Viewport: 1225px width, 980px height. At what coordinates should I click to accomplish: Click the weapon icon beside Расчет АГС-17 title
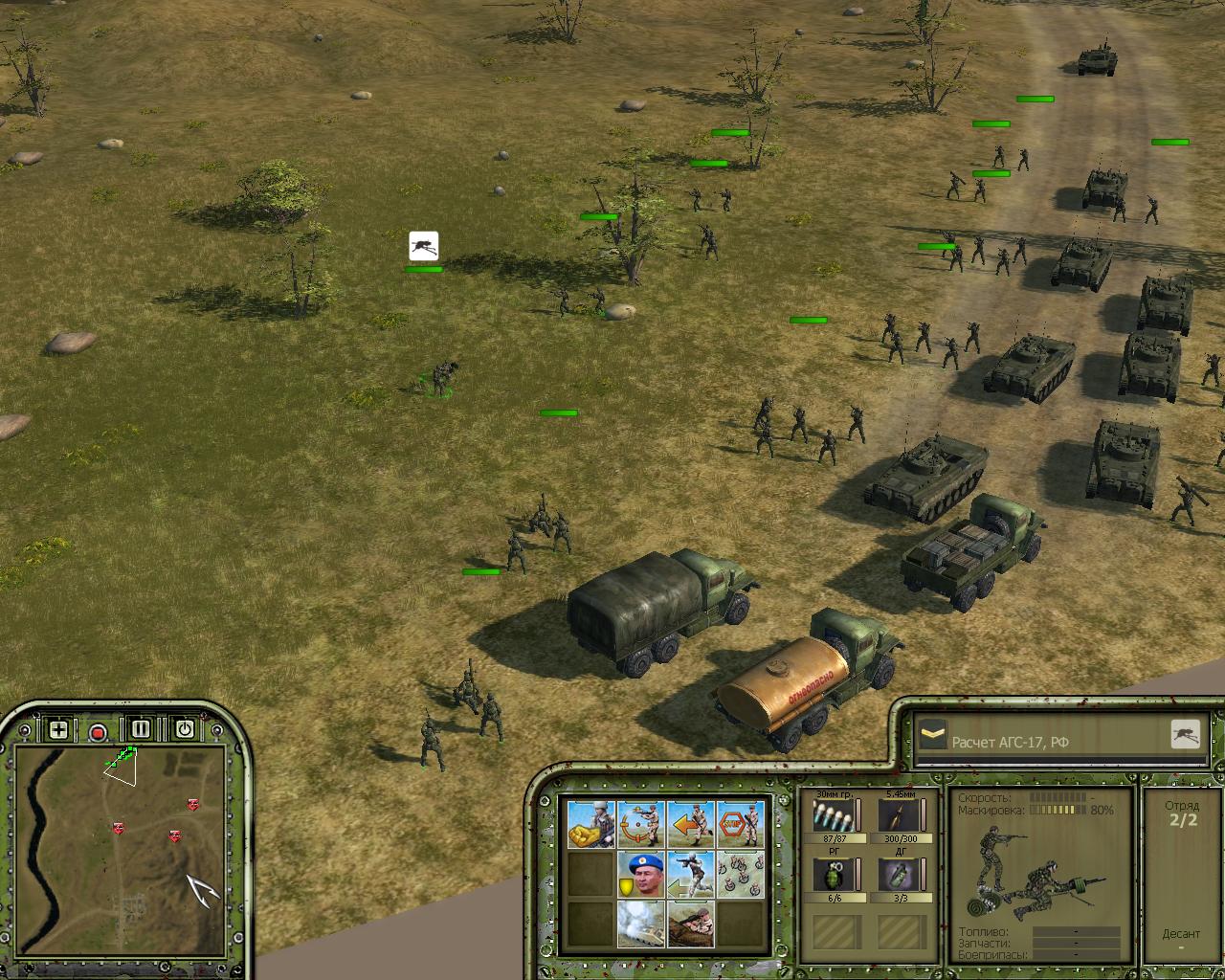click(1186, 734)
